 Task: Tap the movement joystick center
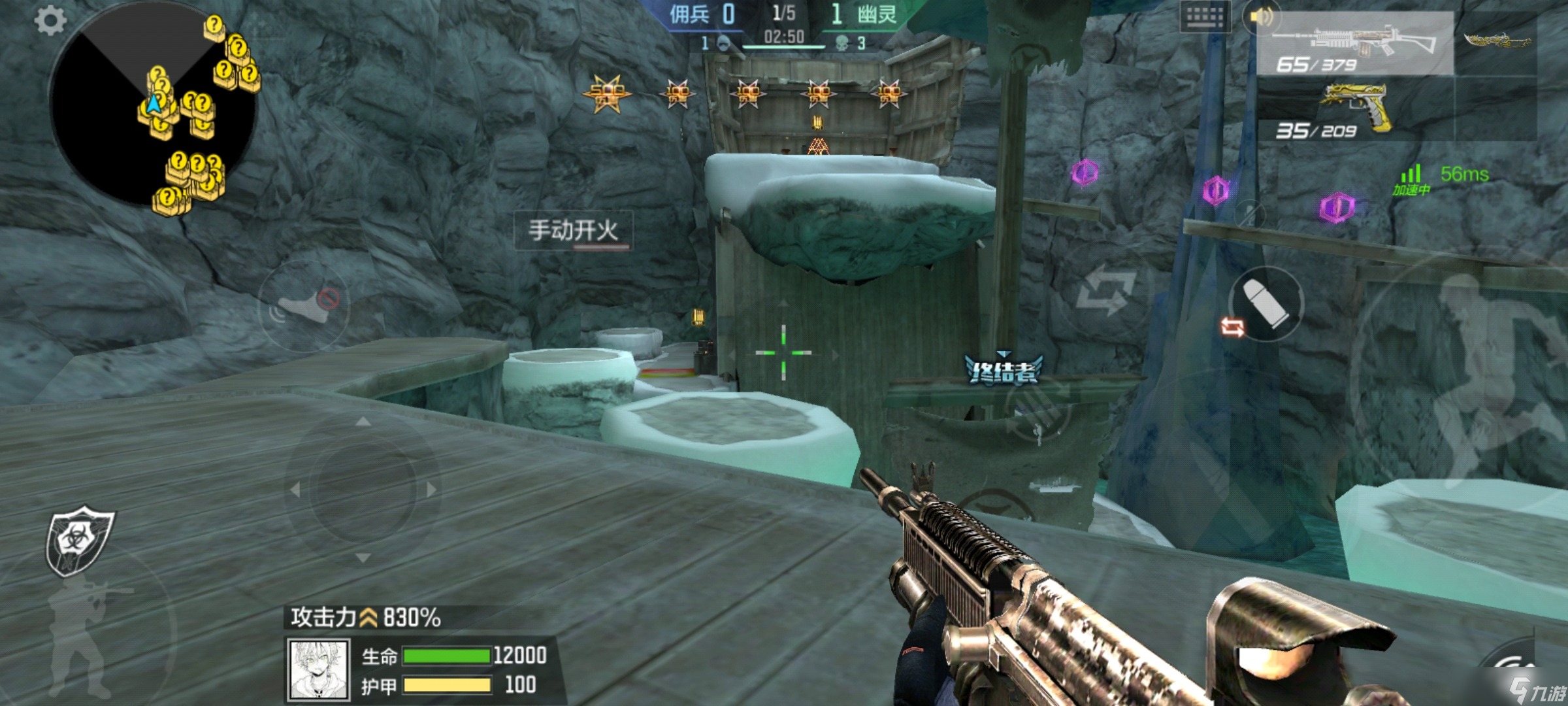[x=363, y=490]
